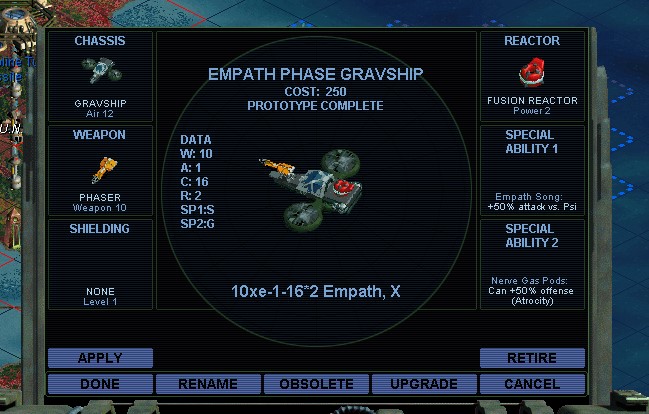649x414 pixels.
Task: Cancel the design workshop
Action: pyautogui.click(x=532, y=384)
